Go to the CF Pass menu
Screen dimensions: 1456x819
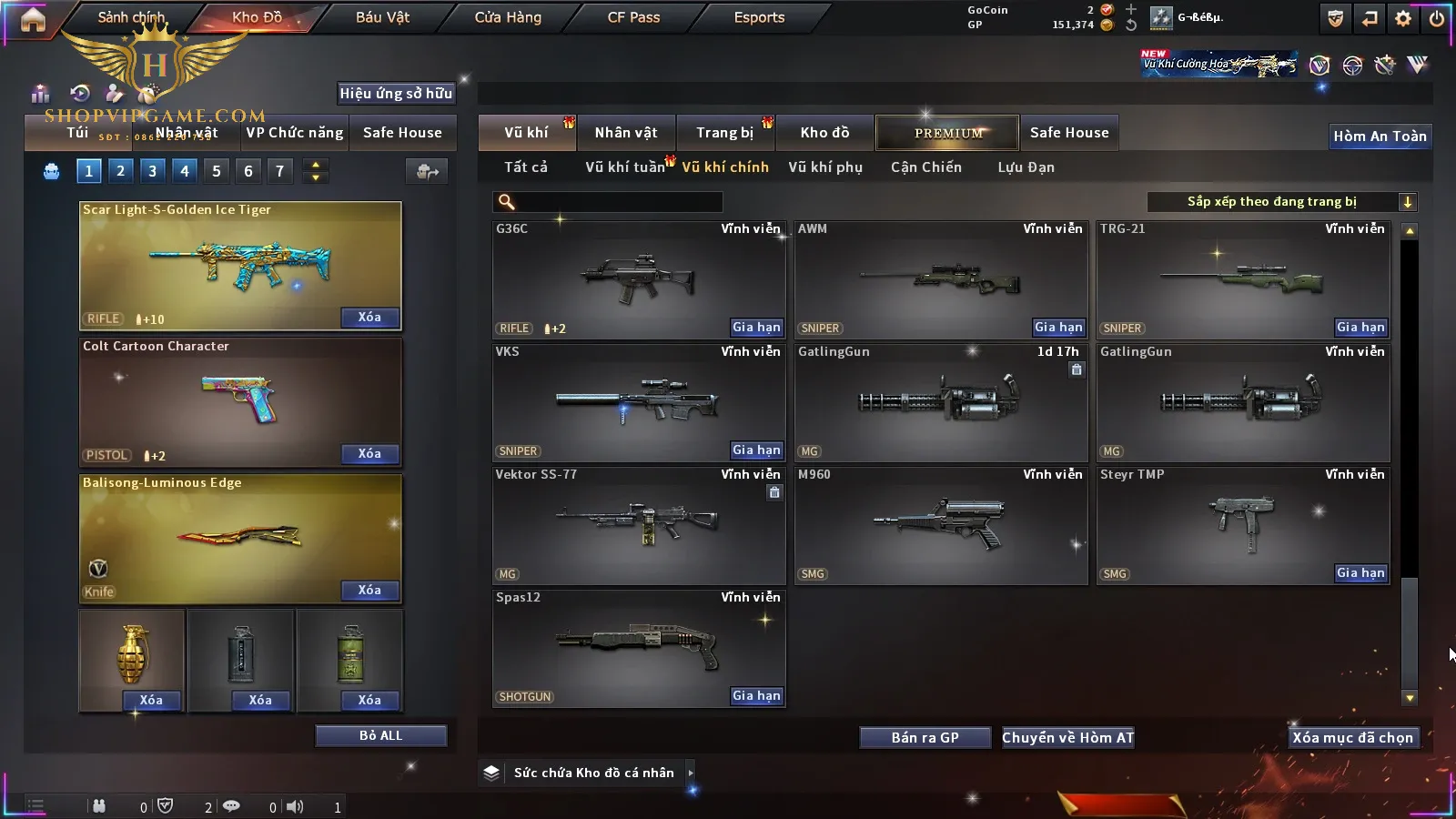point(633,17)
